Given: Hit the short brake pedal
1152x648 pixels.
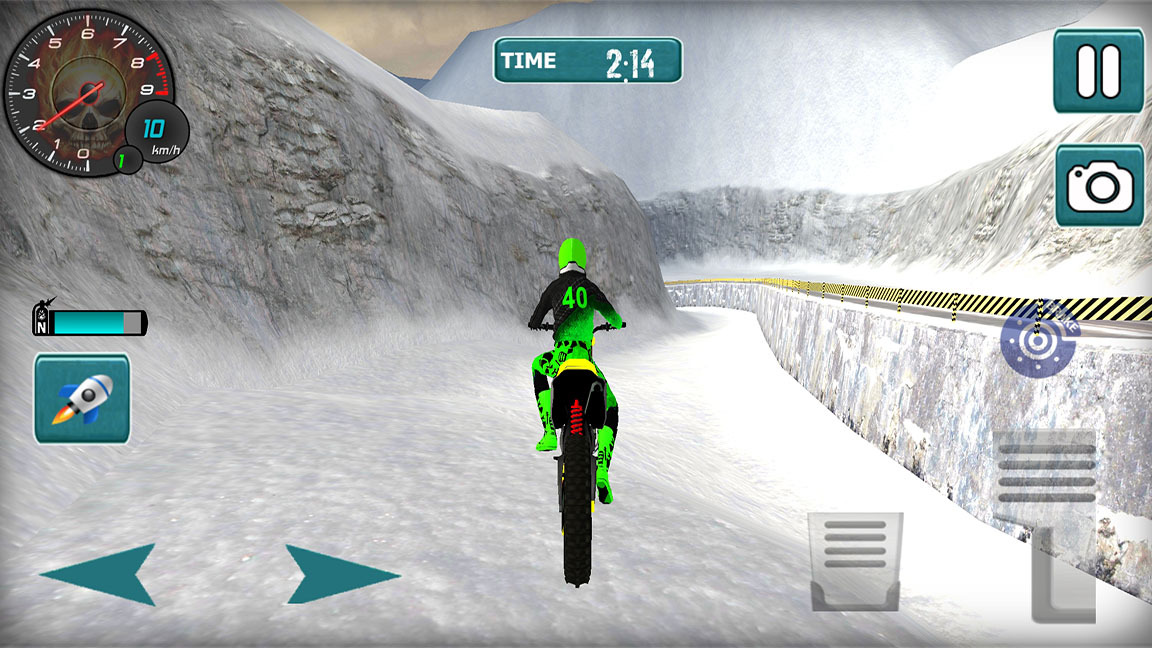Looking at the screenshot, I should pyautogui.click(x=855, y=562).
